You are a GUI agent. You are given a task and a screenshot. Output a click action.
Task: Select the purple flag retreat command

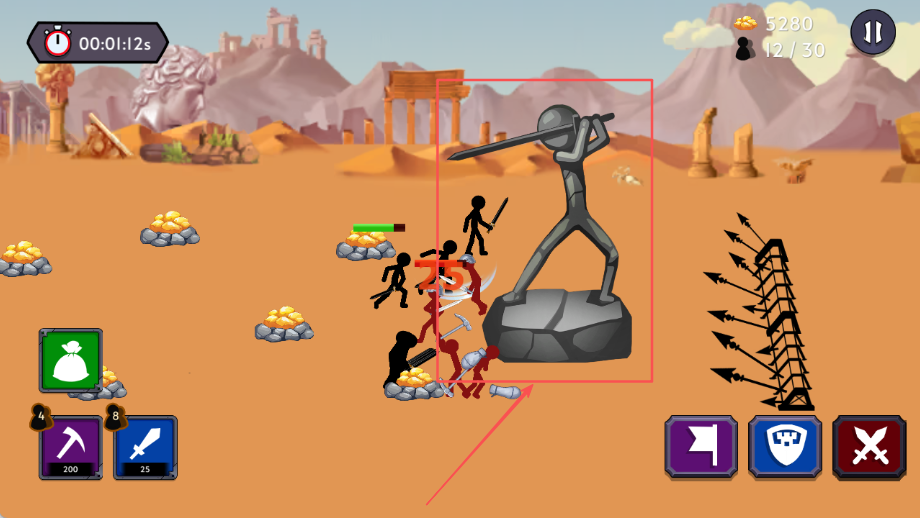click(x=701, y=447)
